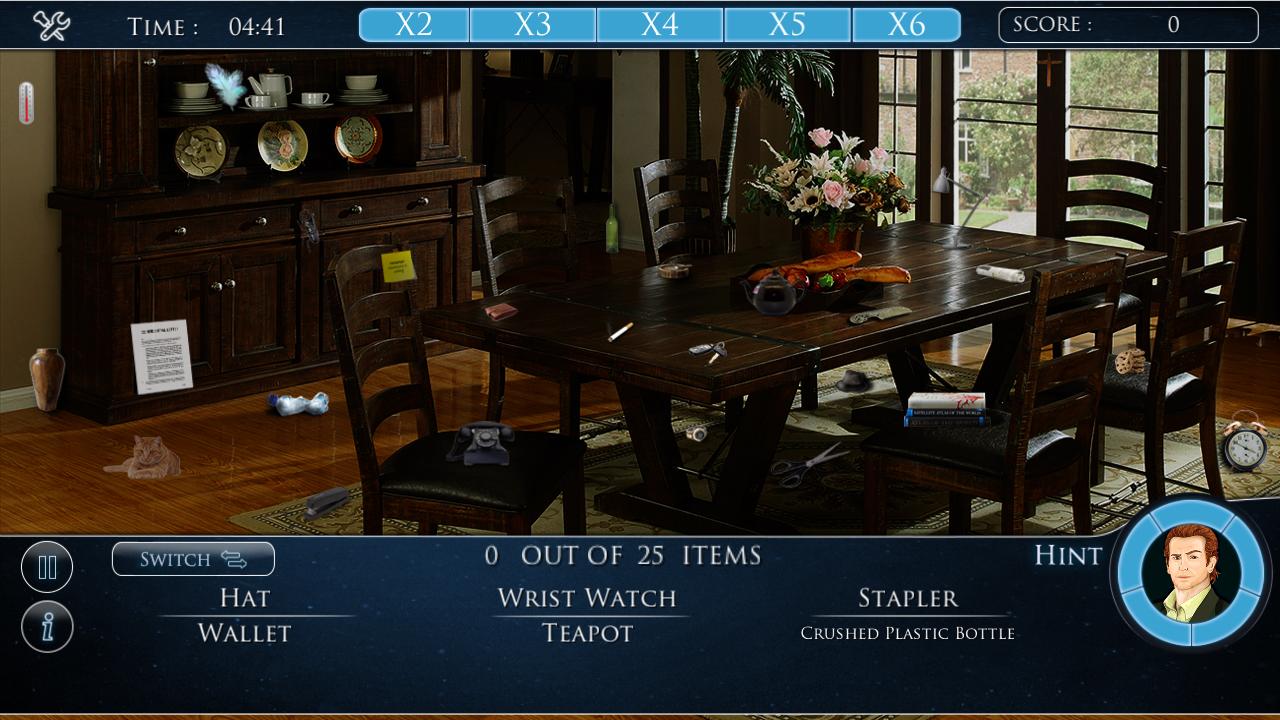Click the Switch button

[x=193, y=559]
